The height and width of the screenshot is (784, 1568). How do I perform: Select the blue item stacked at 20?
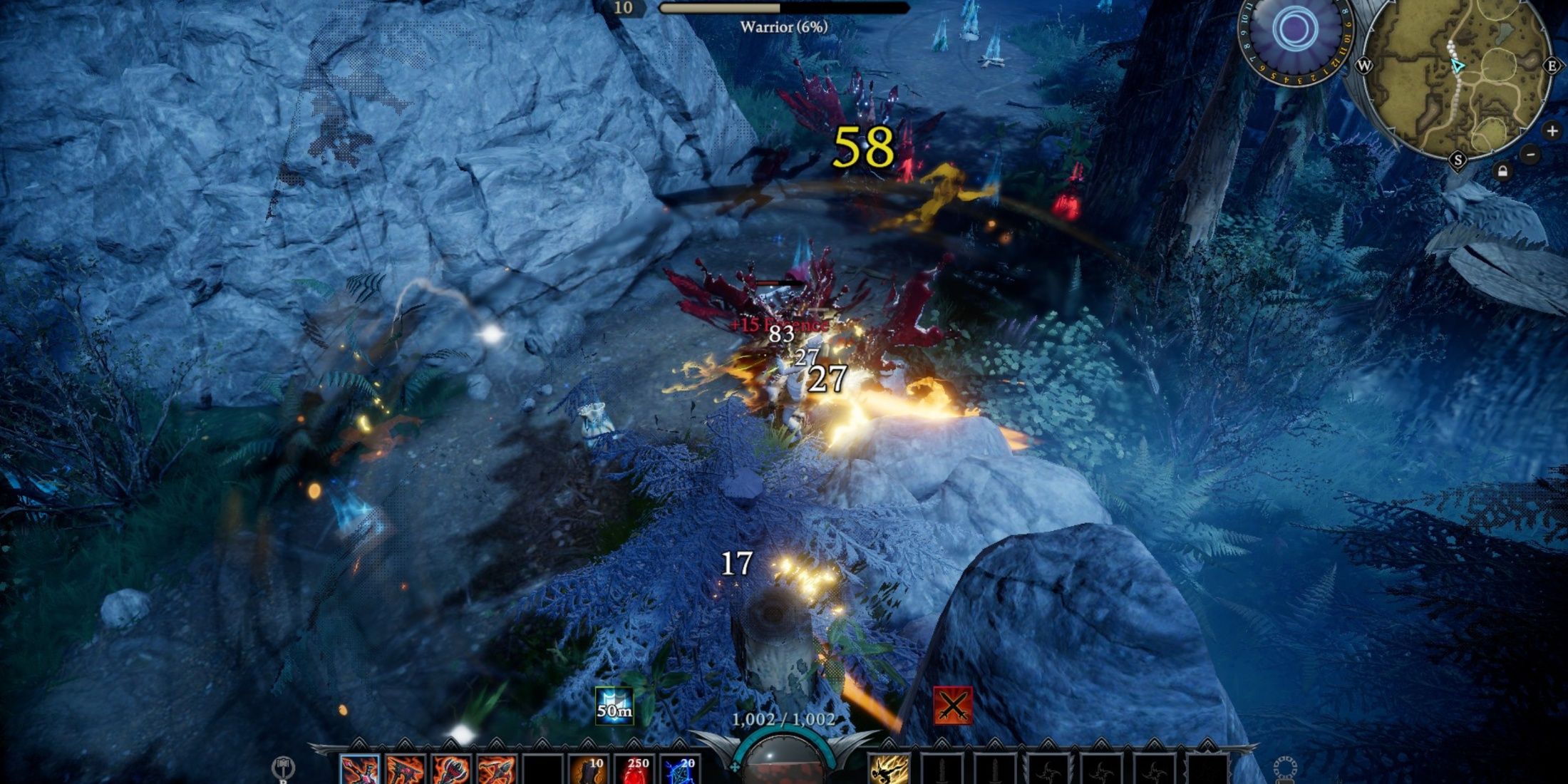pos(679,770)
